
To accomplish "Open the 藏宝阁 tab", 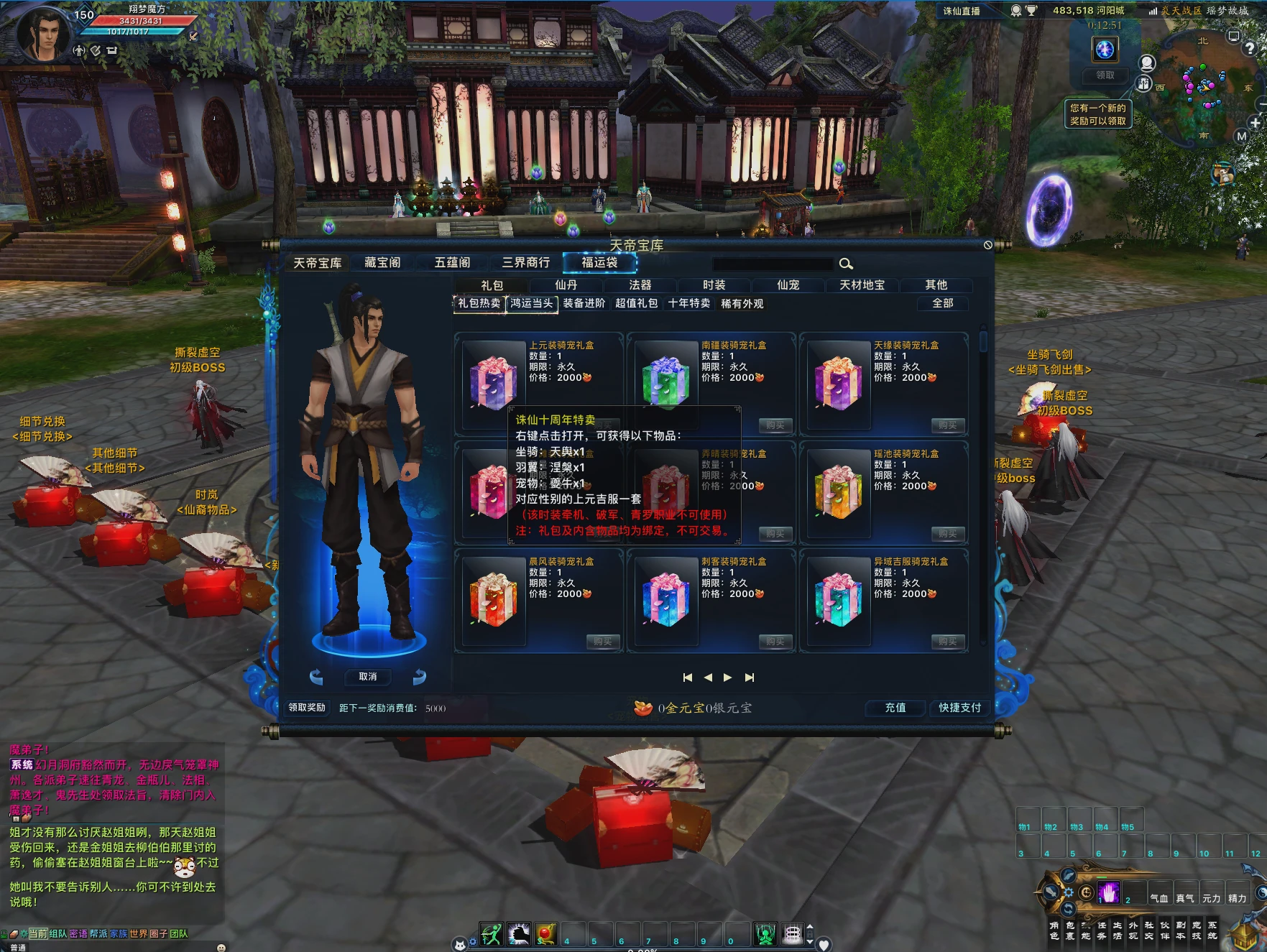I will pyautogui.click(x=382, y=263).
